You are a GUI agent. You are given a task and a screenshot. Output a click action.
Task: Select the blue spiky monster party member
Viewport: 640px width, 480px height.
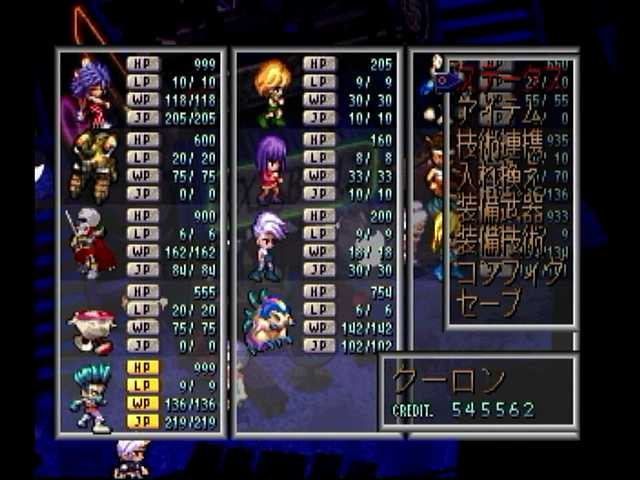(x=270, y=320)
